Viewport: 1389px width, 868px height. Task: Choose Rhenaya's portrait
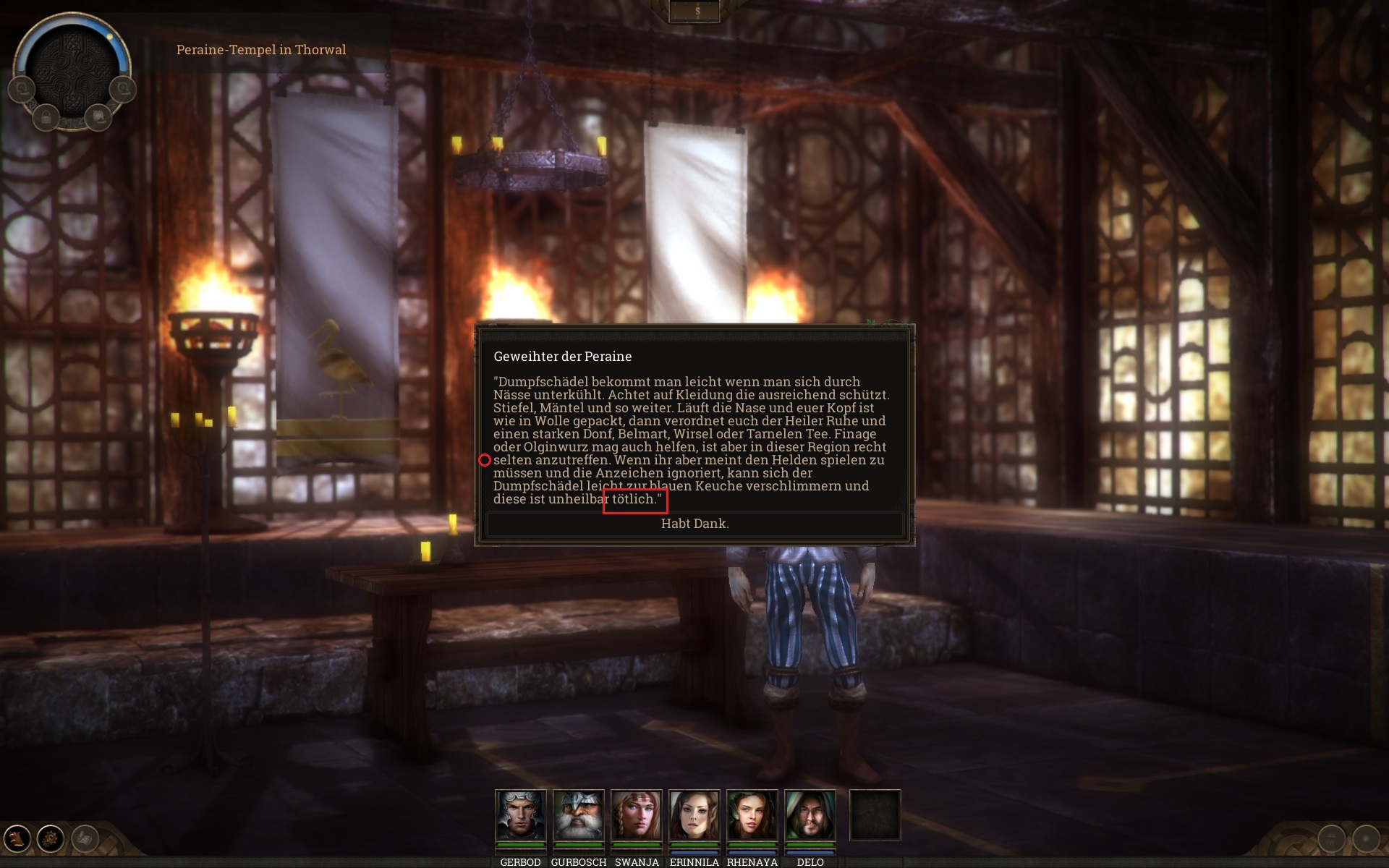pos(752,815)
